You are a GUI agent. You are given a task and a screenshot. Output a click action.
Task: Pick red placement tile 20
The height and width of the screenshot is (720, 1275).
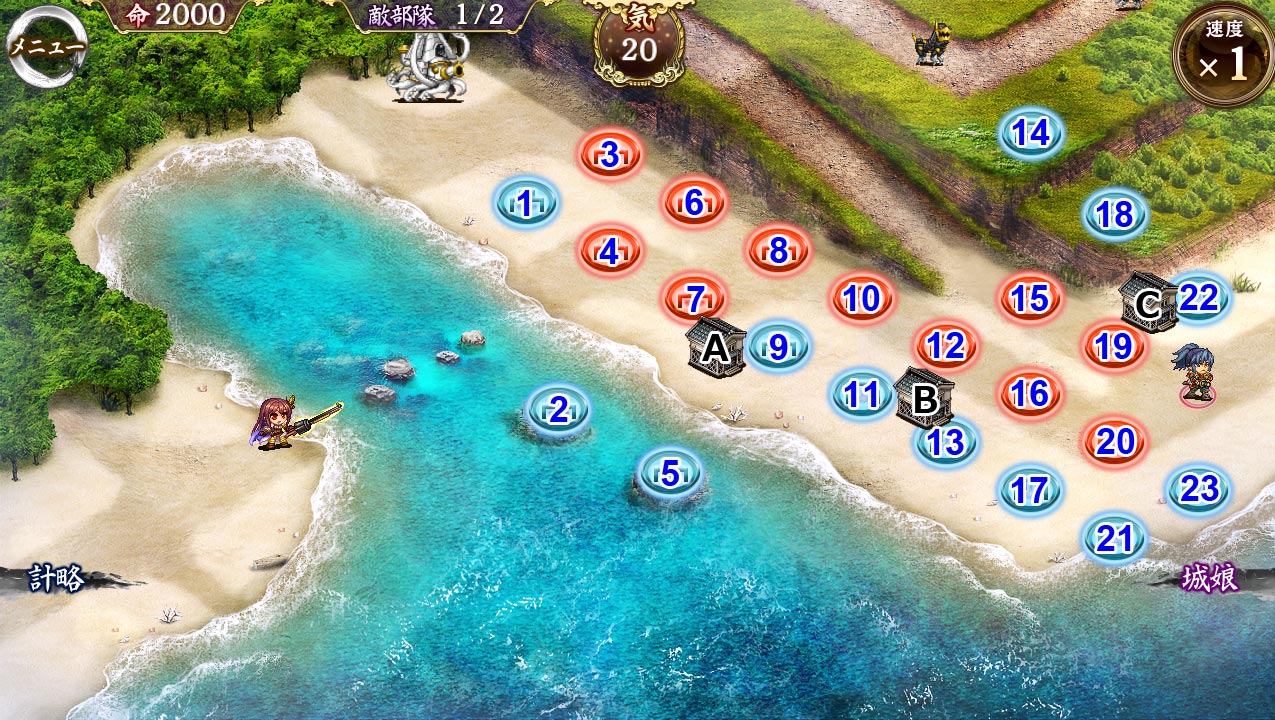tap(1114, 441)
